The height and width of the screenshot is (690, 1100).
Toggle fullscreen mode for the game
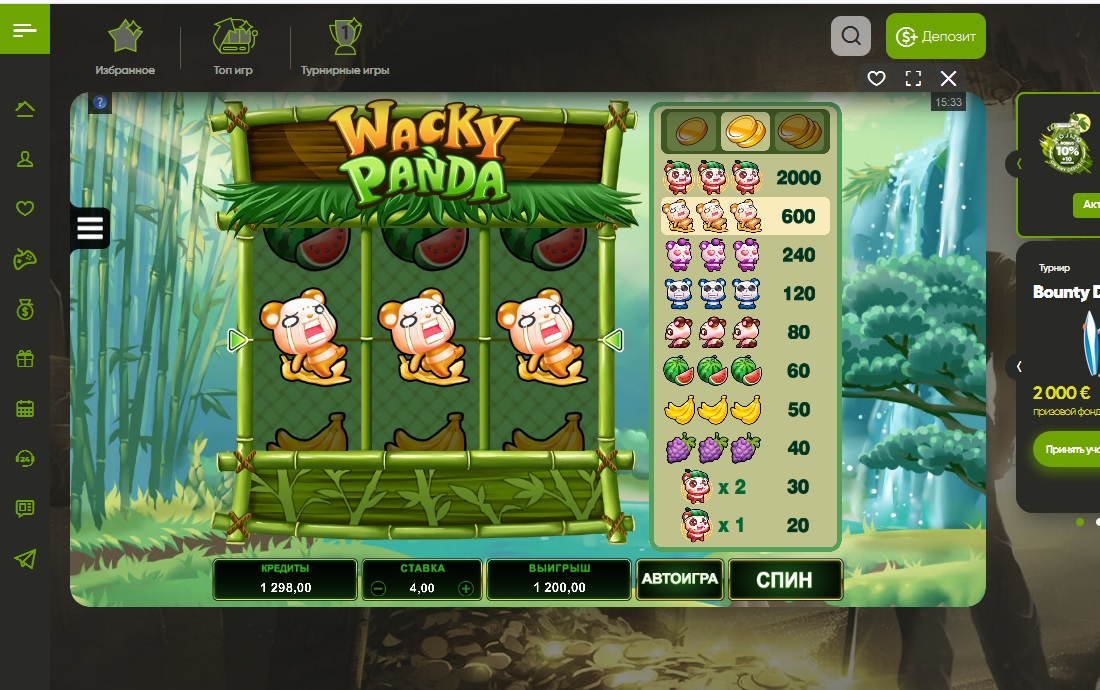pyautogui.click(x=912, y=78)
